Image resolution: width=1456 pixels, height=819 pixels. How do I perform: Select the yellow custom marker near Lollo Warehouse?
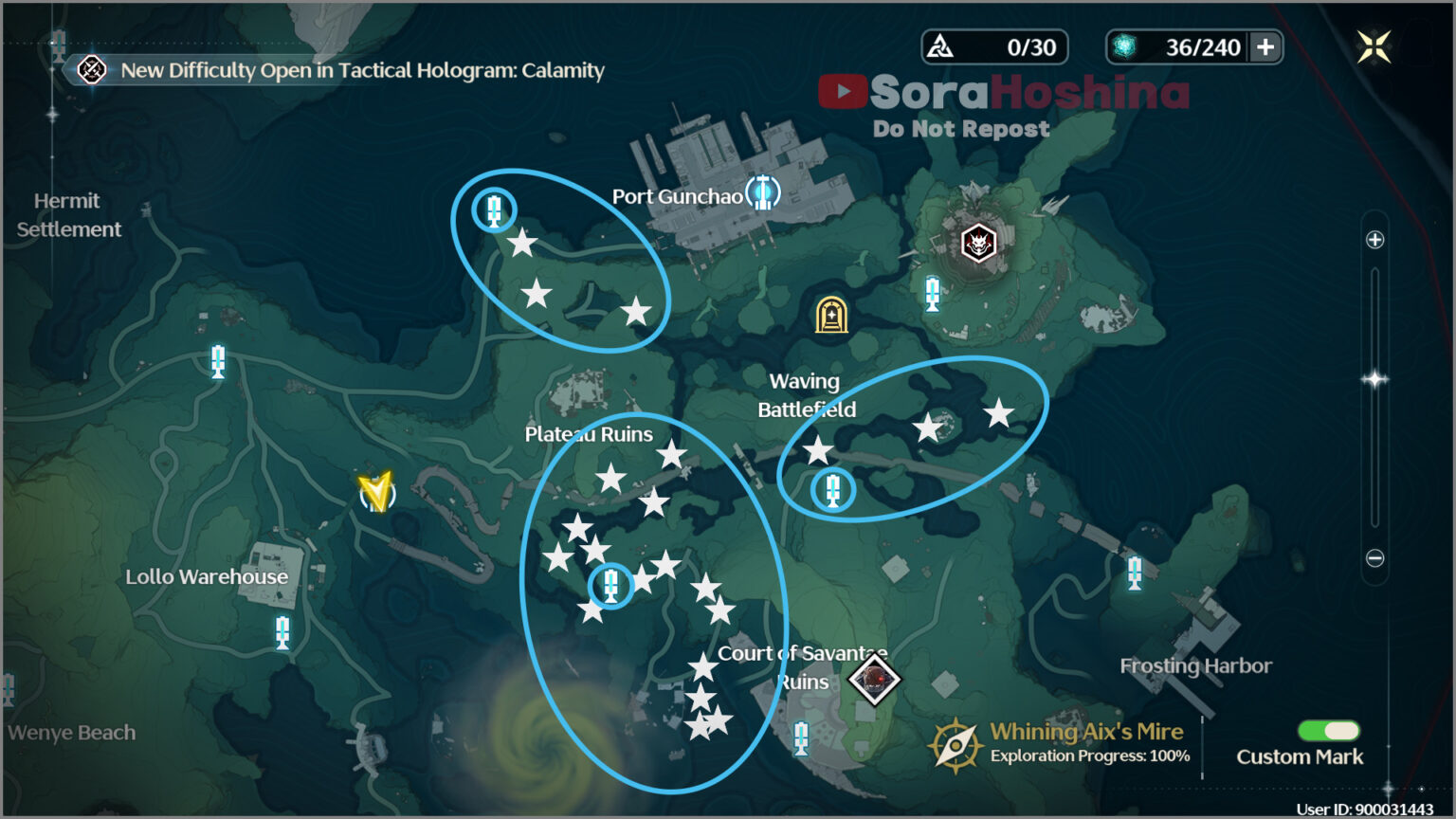[x=375, y=491]
